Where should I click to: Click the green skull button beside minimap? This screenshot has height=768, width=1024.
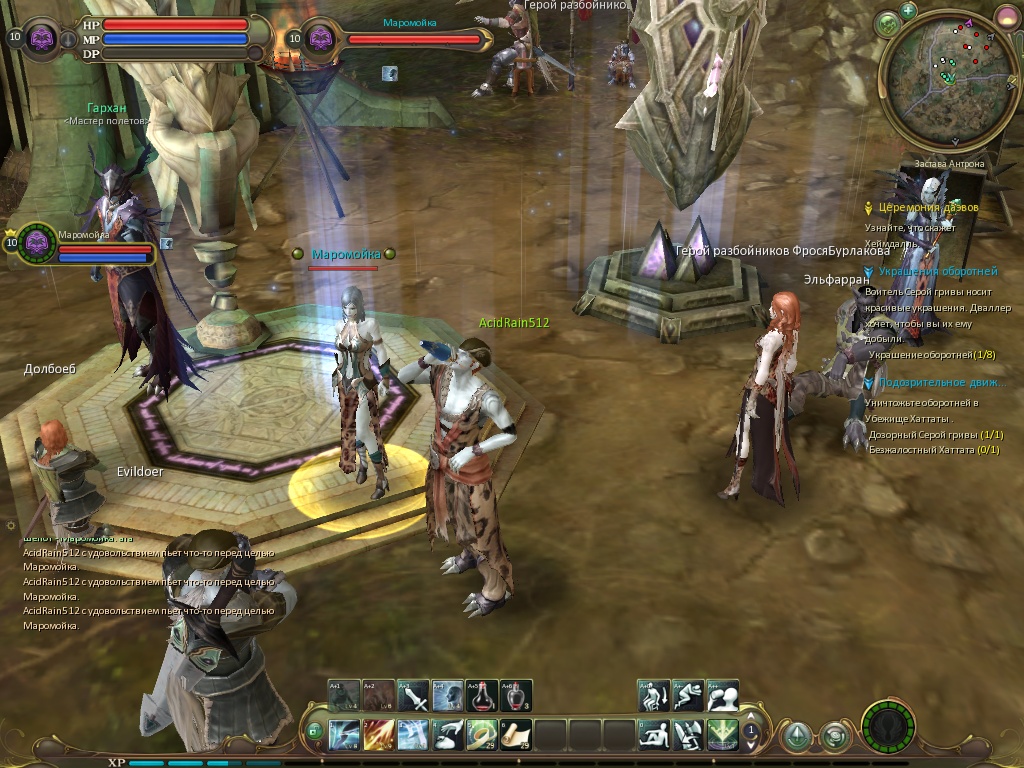888,24
